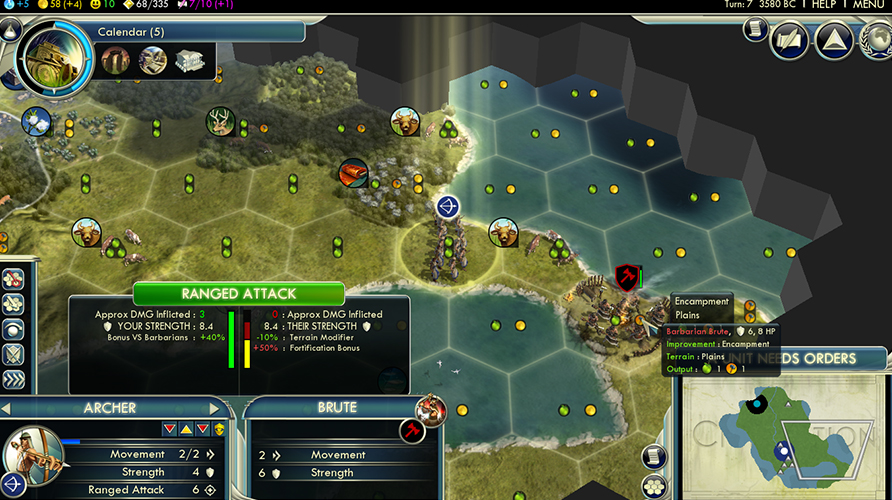892x500 pixels.
Task: Click the skip turn chevrons action
Action: click(x=14, y=379)
